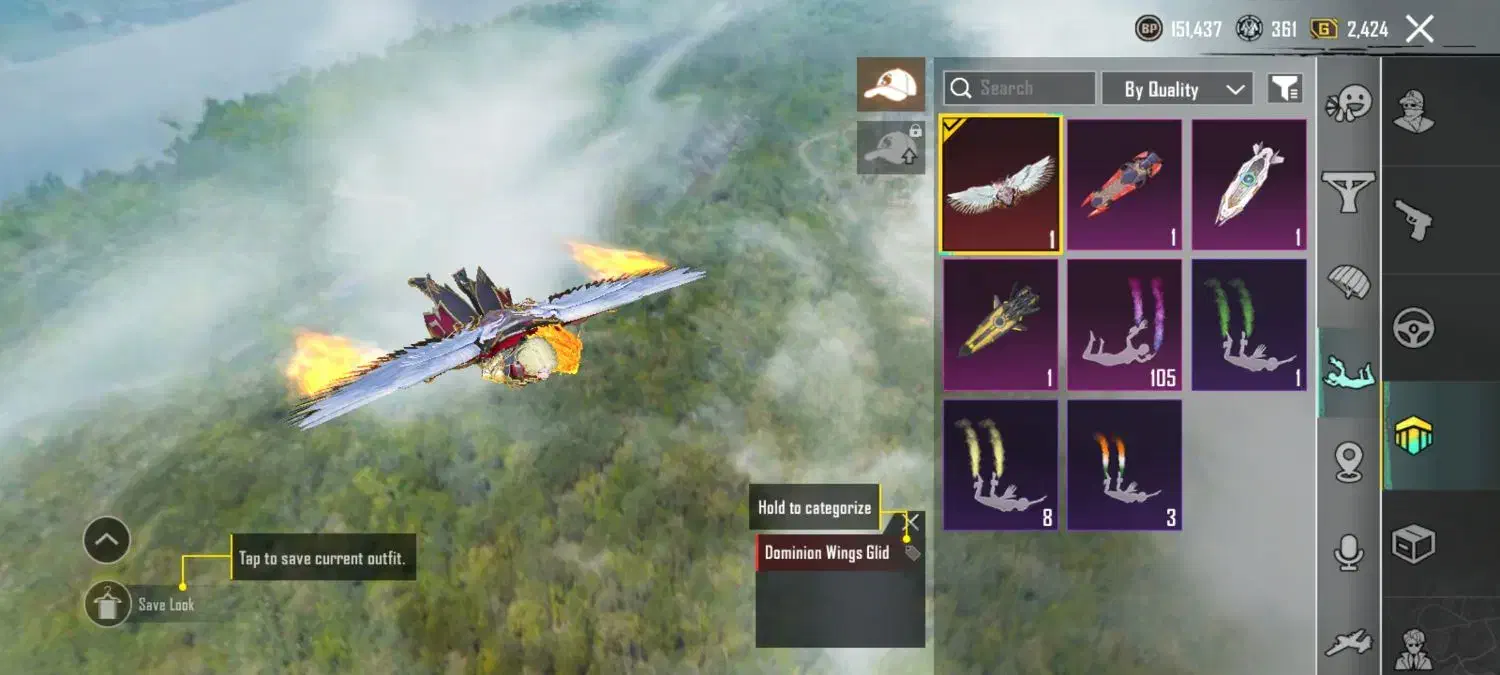Select the red and blue glider item
Screen dimensions: 1500x675
pyautogui.click(x=1124, y=184)
